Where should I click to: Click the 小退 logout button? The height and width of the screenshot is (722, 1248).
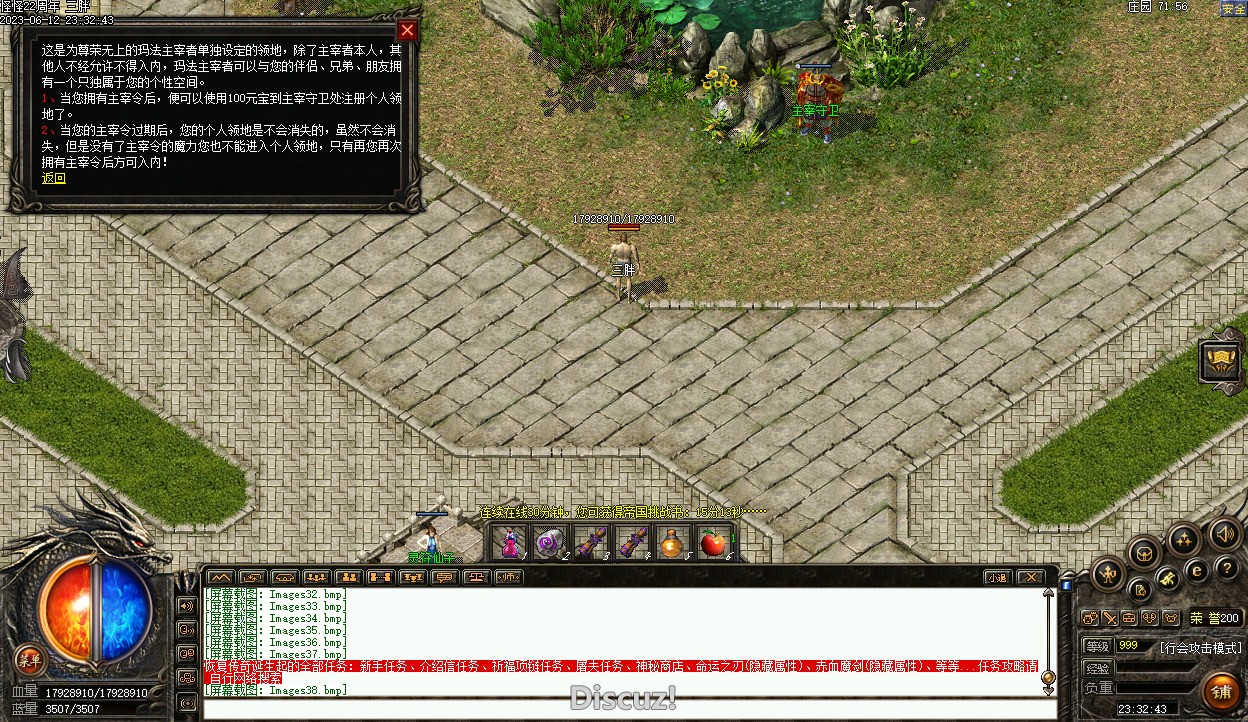tap(997, 577)
